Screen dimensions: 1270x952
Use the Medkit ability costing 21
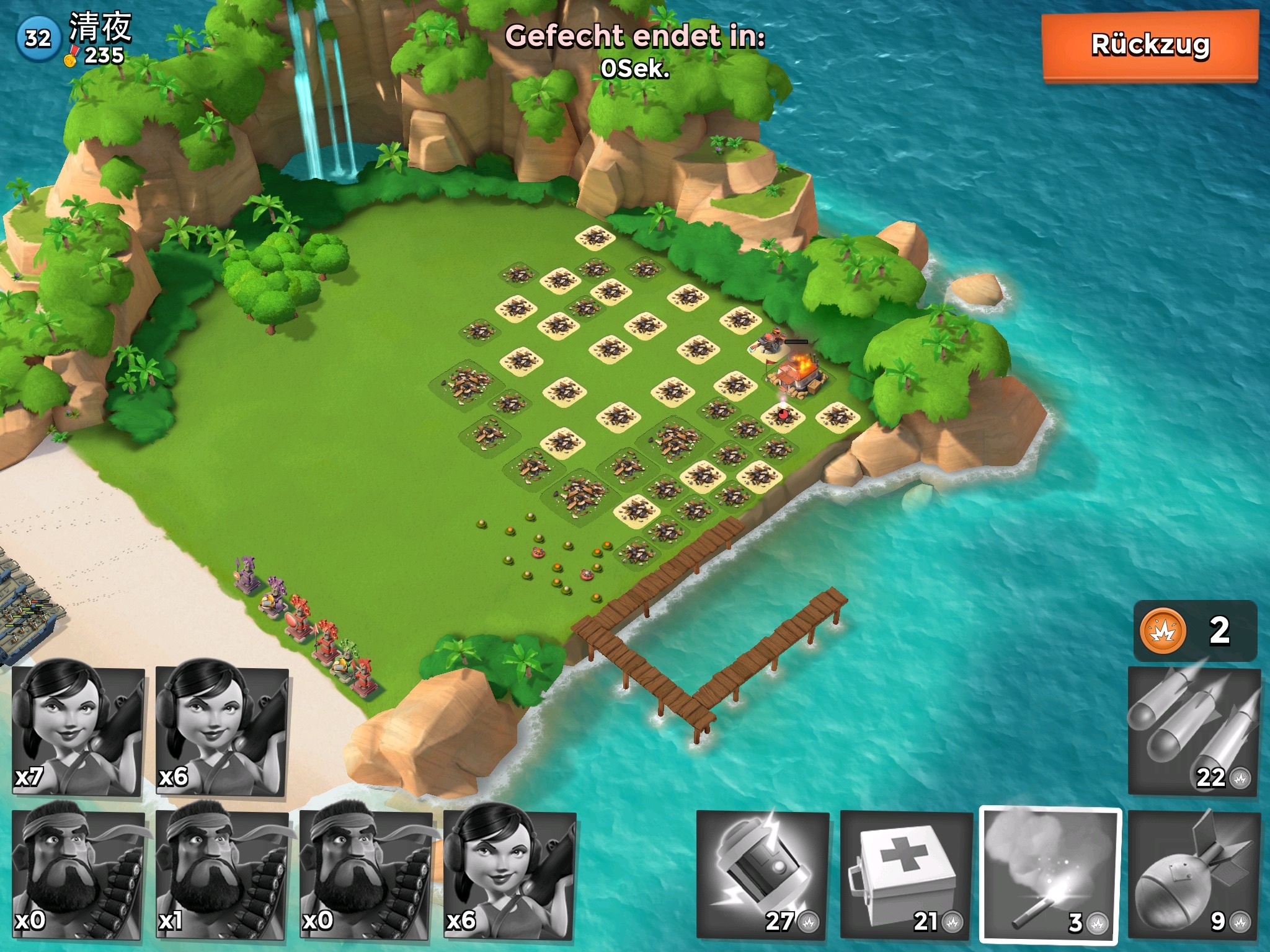tap(907, 875)
